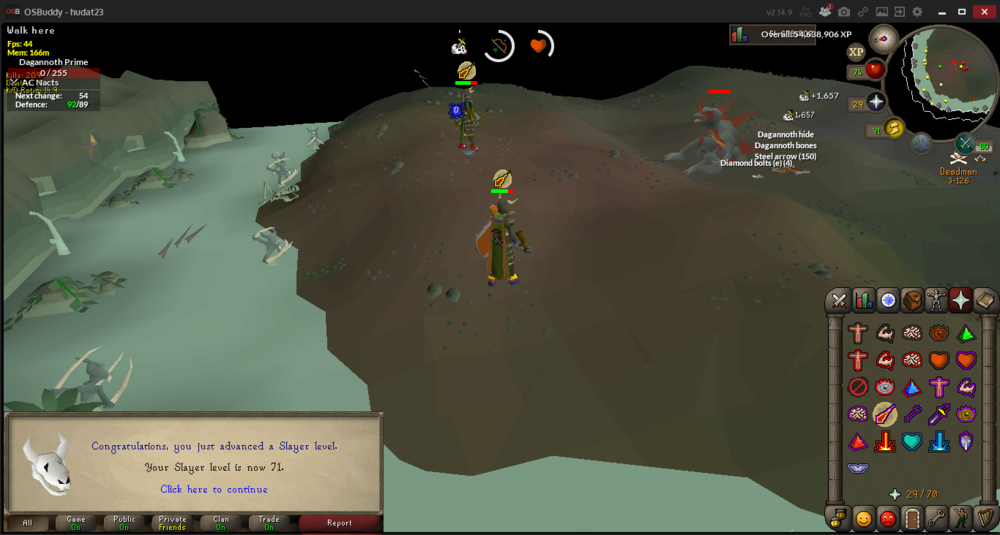The height and width of the screenshot is (535, 1000).
Task: Open the Logout door tab
Action: coord(912,518)
